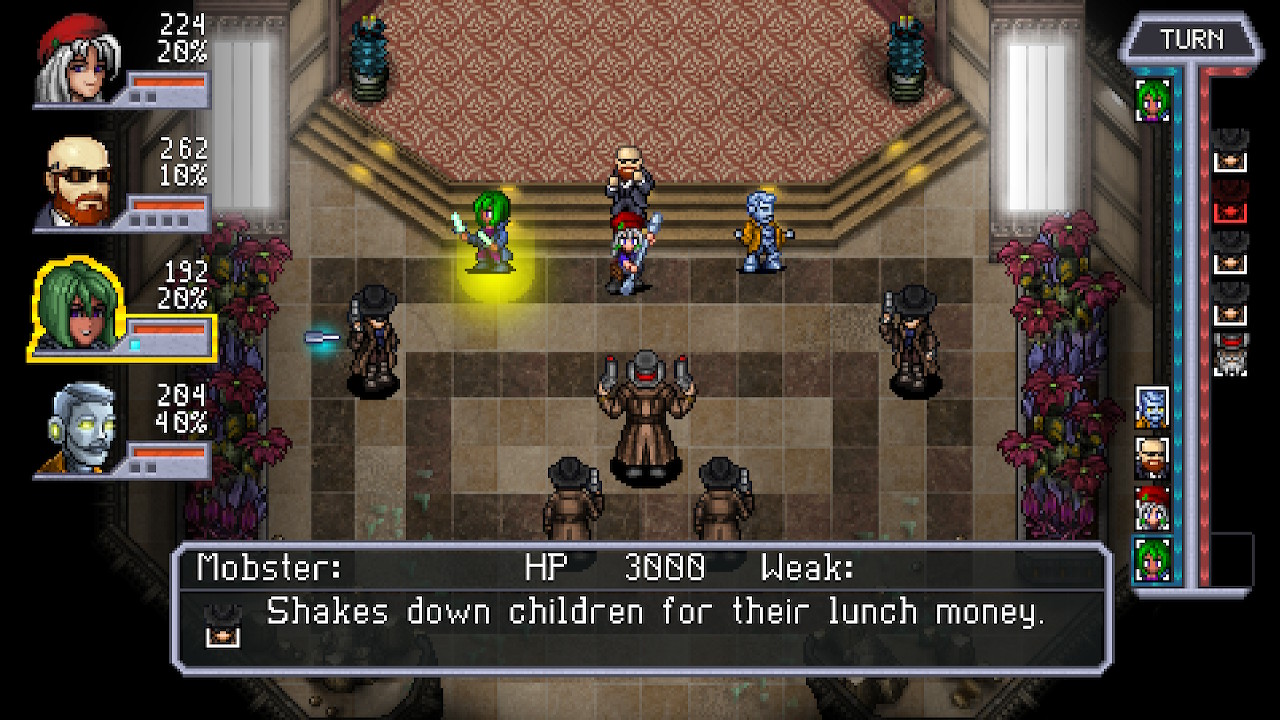Target the Mobster marked by the pointer cursor

click(x=374, y=340)
